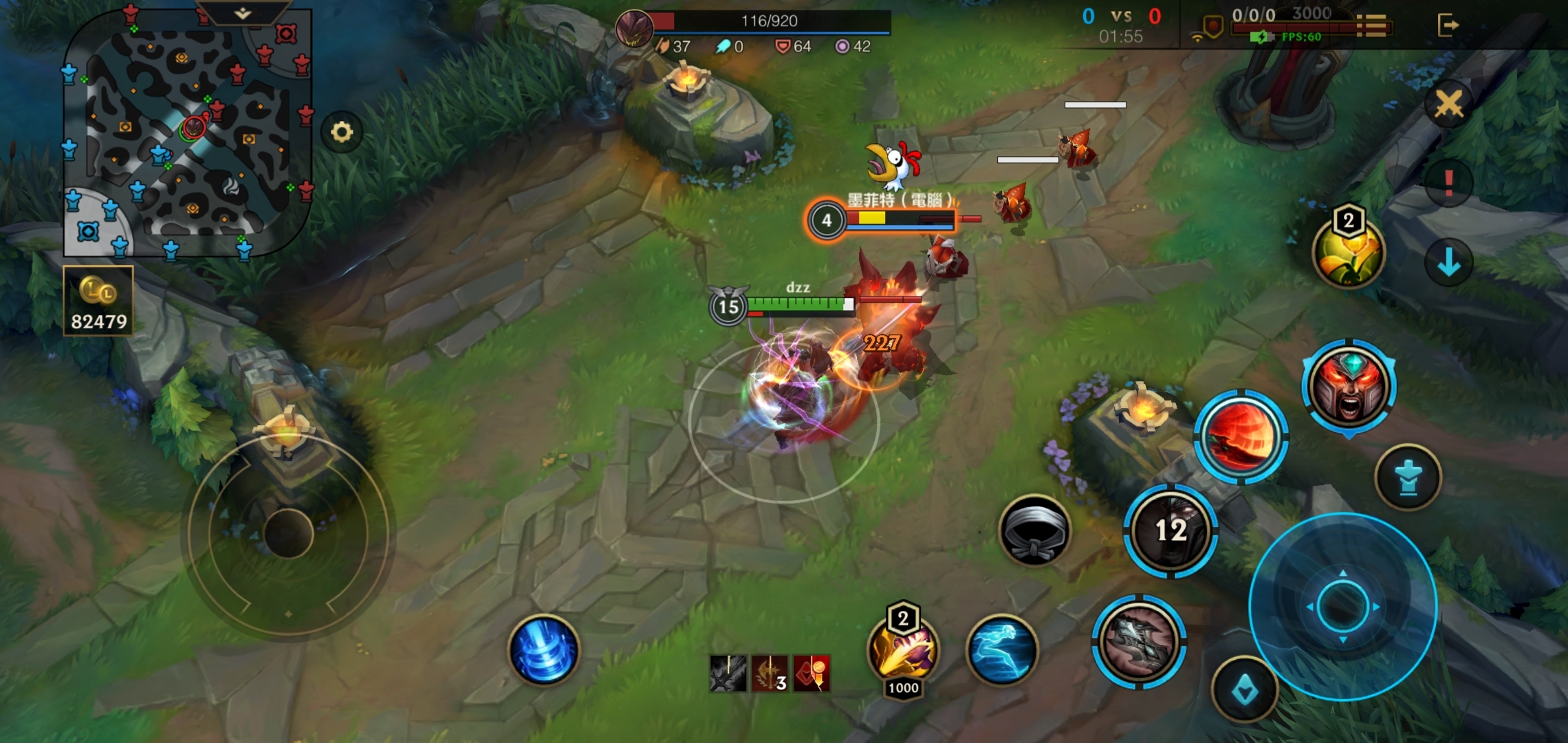Send the crossed swords attack ping
Viewport: 1568px width, 743px height.
pyautogui.click(x=1448, y=105)
